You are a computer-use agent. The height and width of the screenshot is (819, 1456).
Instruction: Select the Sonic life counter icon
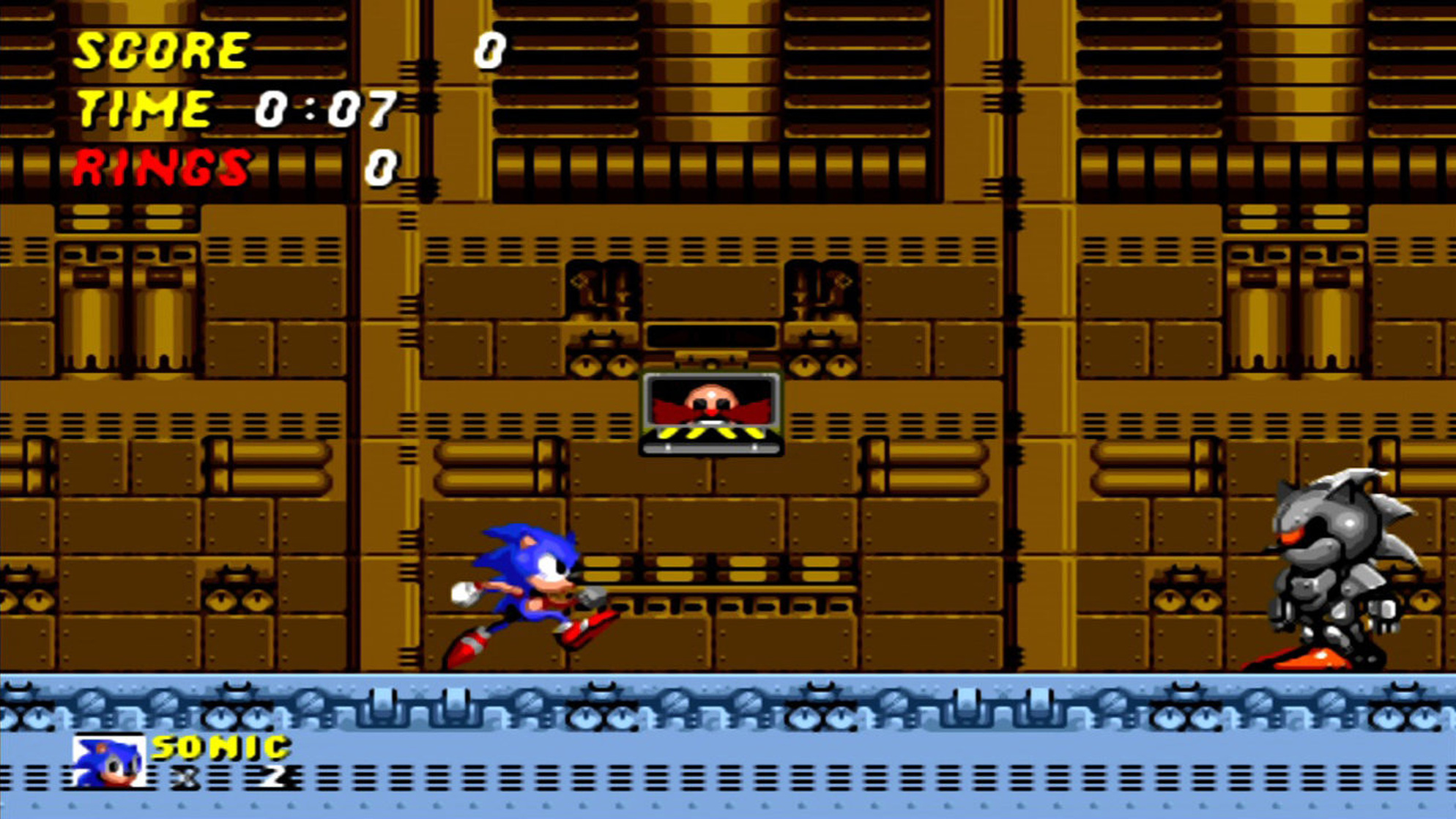[108, 763]
